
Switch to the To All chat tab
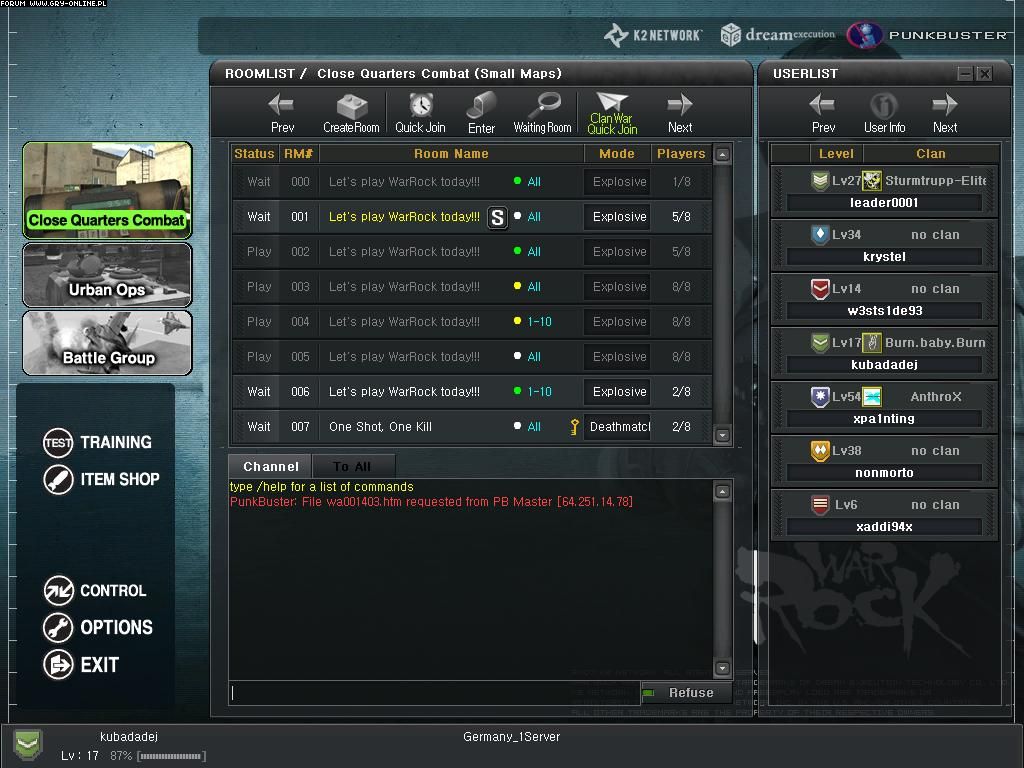pyautogui.click(x=352, y=466)
